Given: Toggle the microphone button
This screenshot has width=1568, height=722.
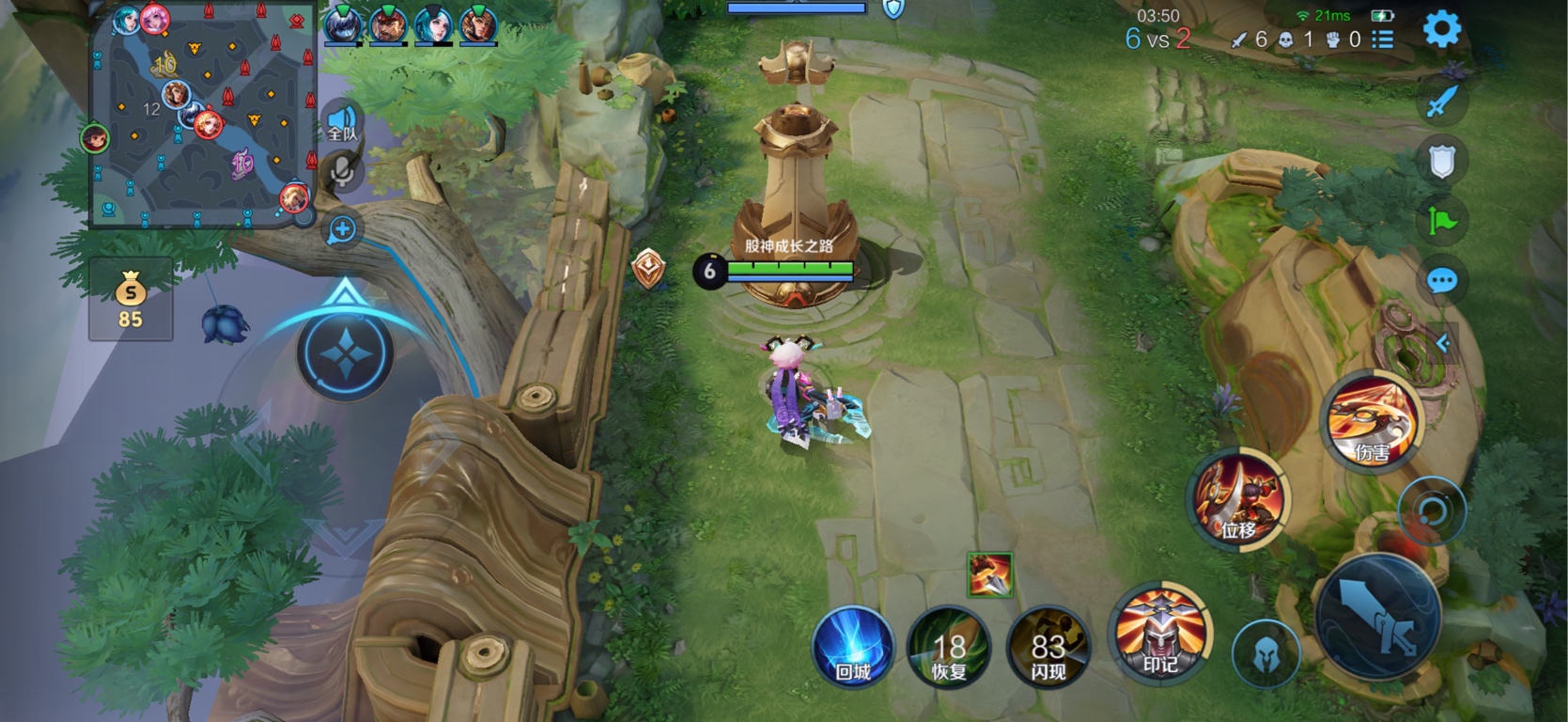Looking at the screenshot, I should [x=342, y=171].
